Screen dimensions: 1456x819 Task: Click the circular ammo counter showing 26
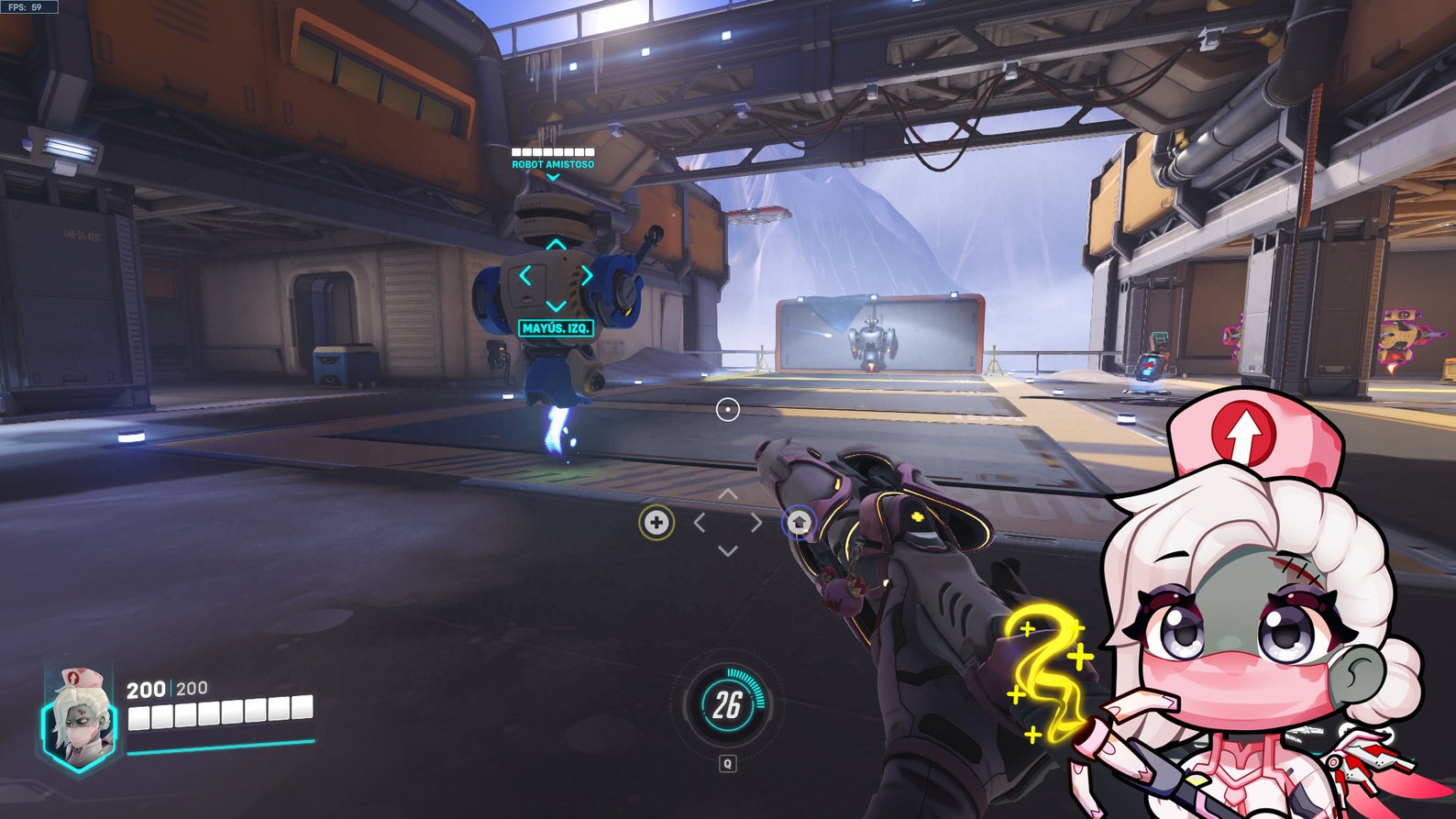click(x=727, y=704)
